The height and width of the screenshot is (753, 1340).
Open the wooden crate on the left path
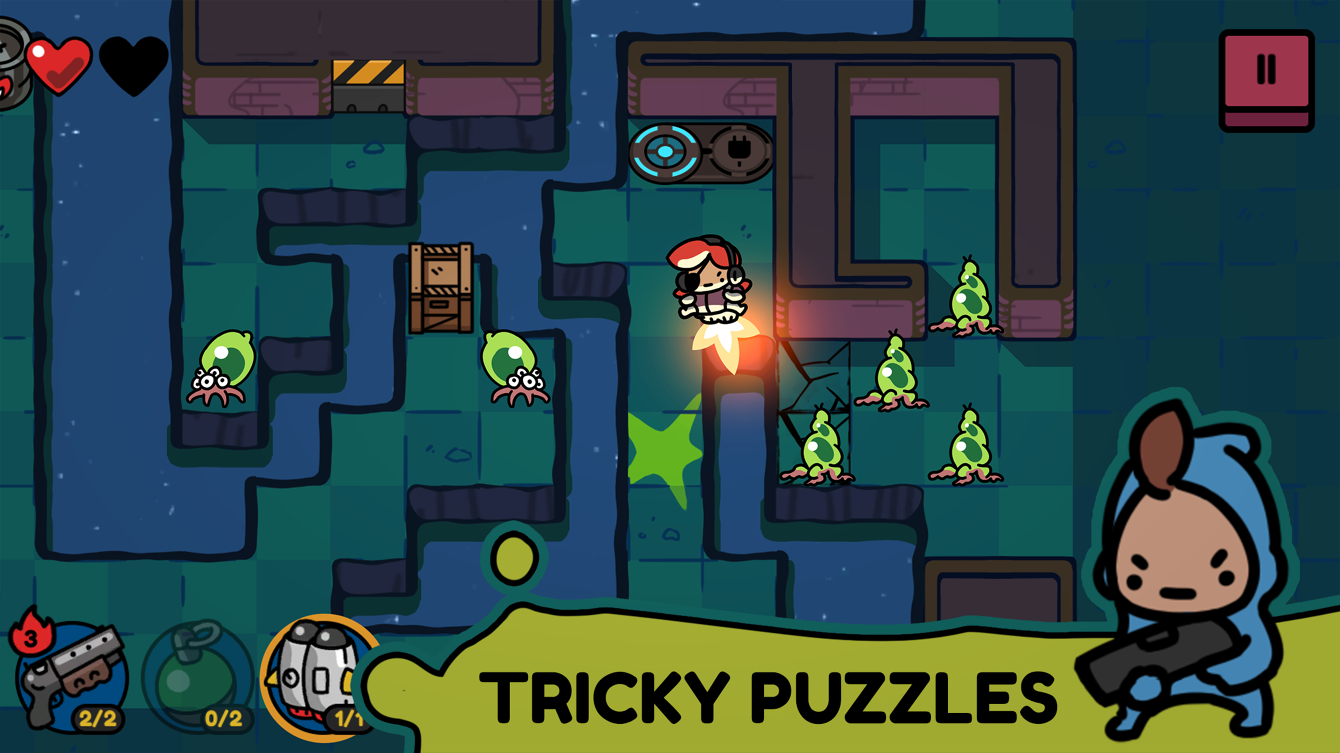coord(440,285)
